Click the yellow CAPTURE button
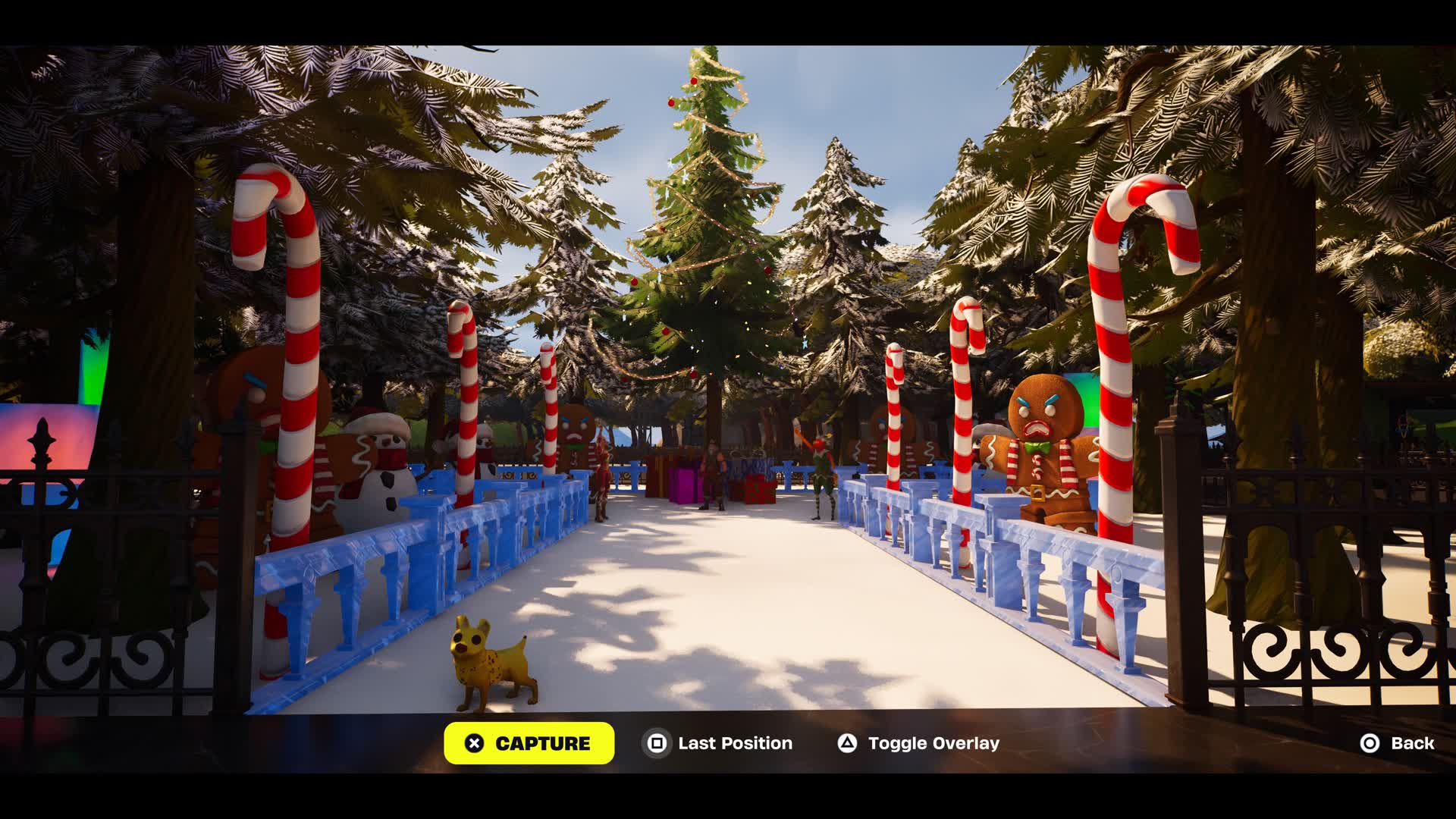Image resolution: width=1456 pixels, height=819 pixels. (x=529, y=743)
